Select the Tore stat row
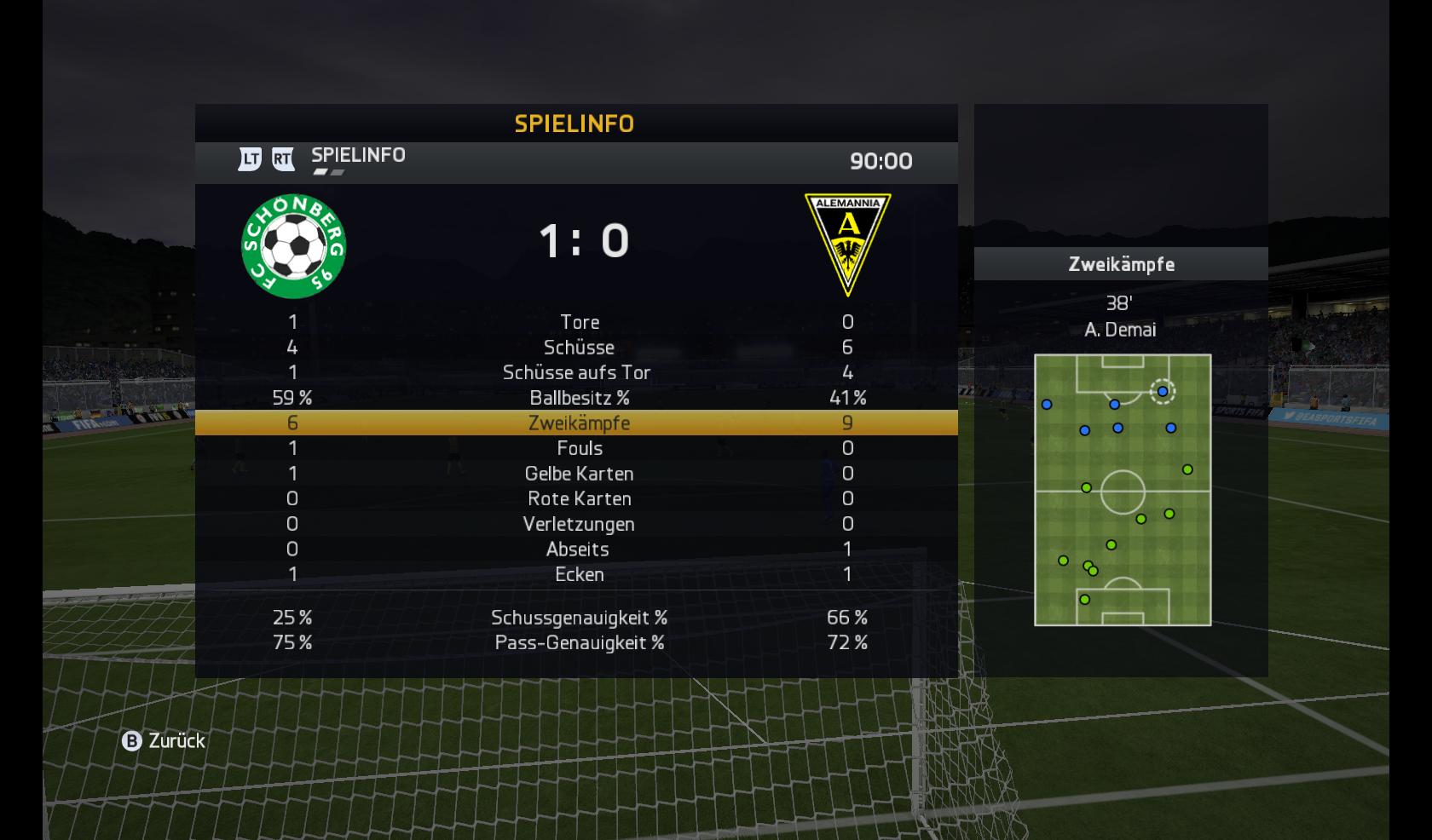The height and width of the screenshot is (840, 1432). click(579, 322)
